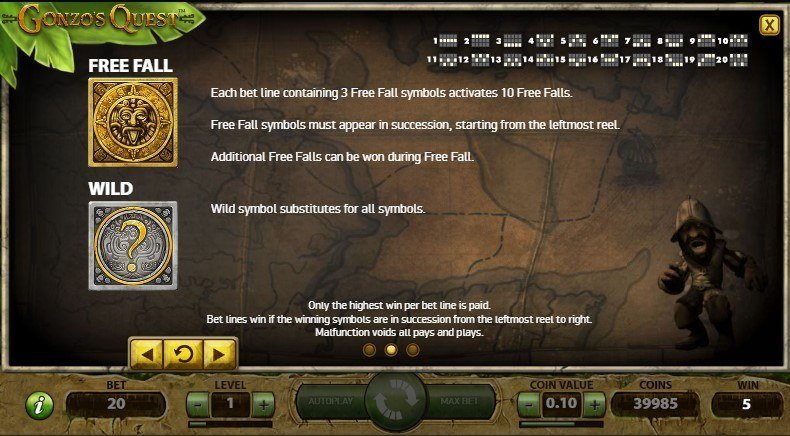Screen dimensions: 790x436
Task: Activate Autoplay
Action: point(330,402)
